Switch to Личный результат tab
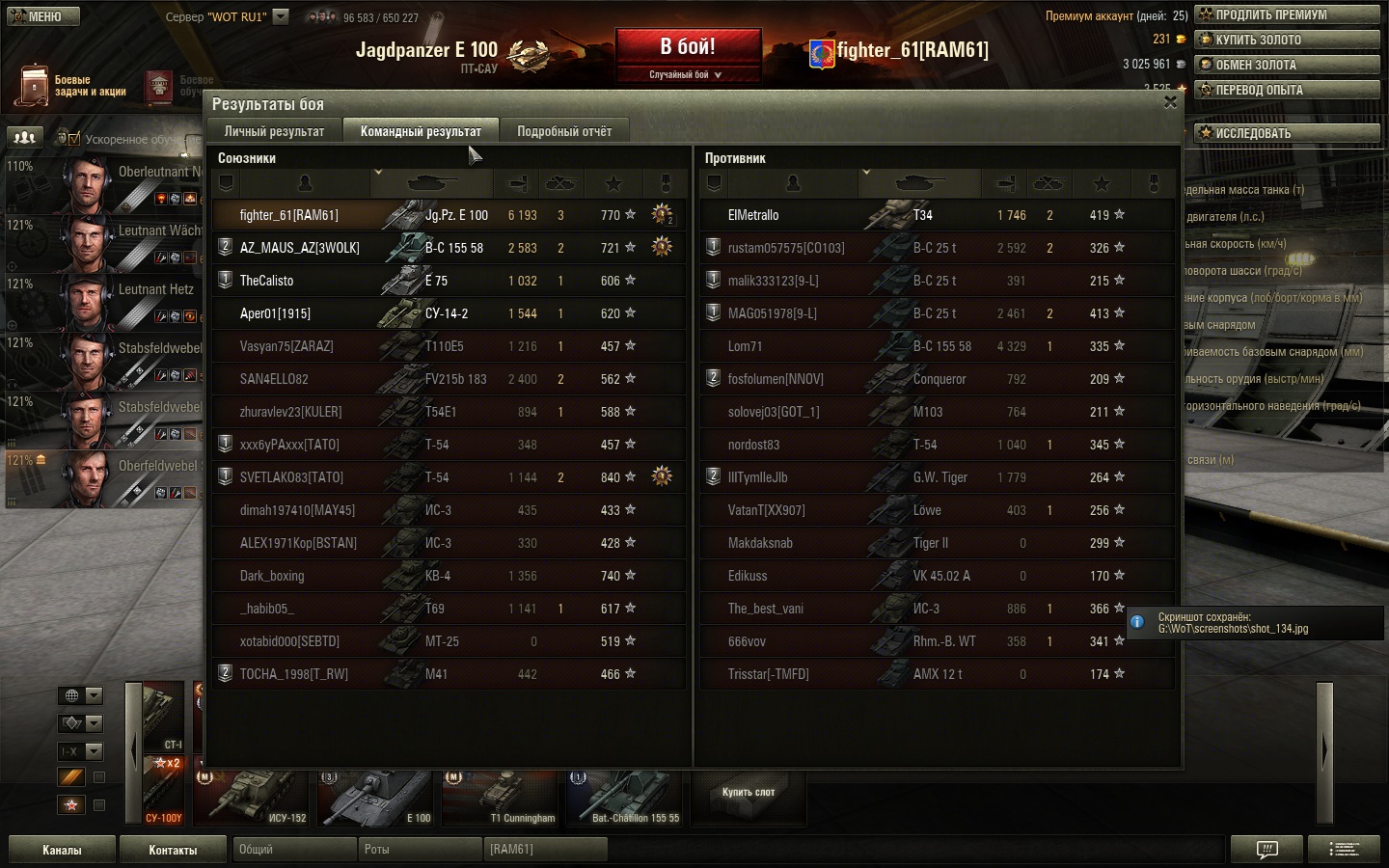The image size is (1389, 868). [x=274, y=131]
